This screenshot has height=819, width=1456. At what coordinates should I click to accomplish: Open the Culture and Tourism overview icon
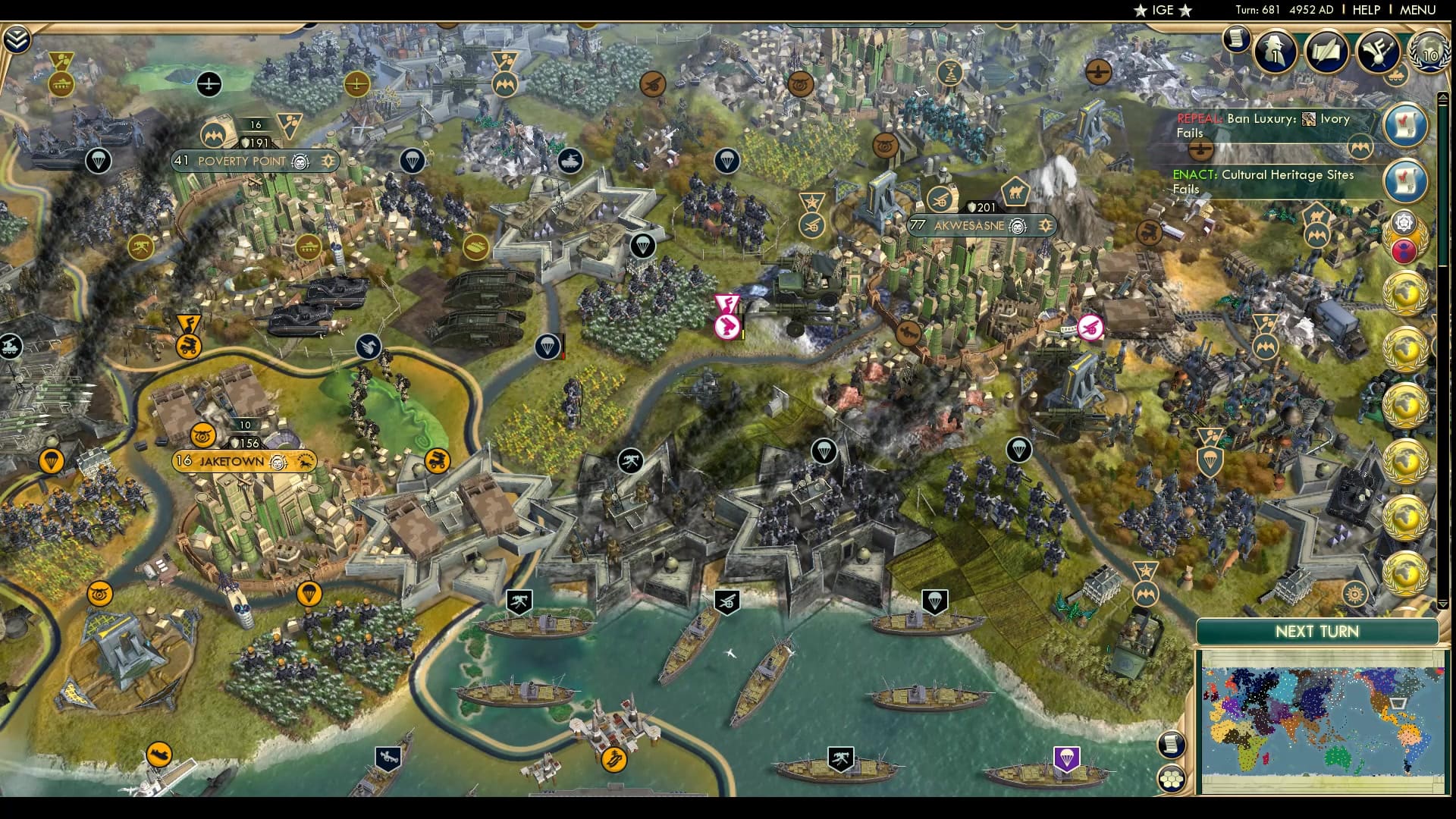tap(1377, 52)
